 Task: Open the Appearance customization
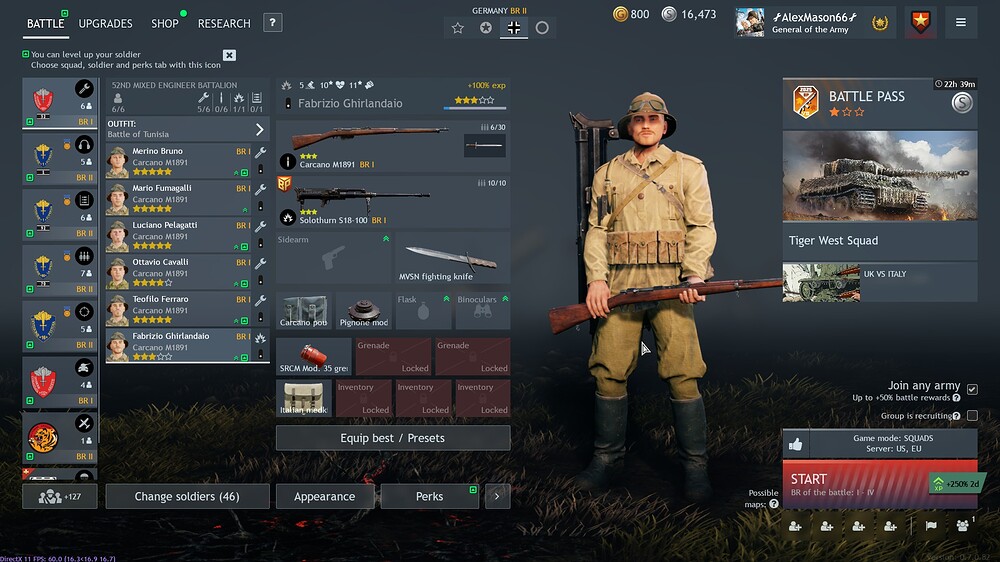[324, 496]
